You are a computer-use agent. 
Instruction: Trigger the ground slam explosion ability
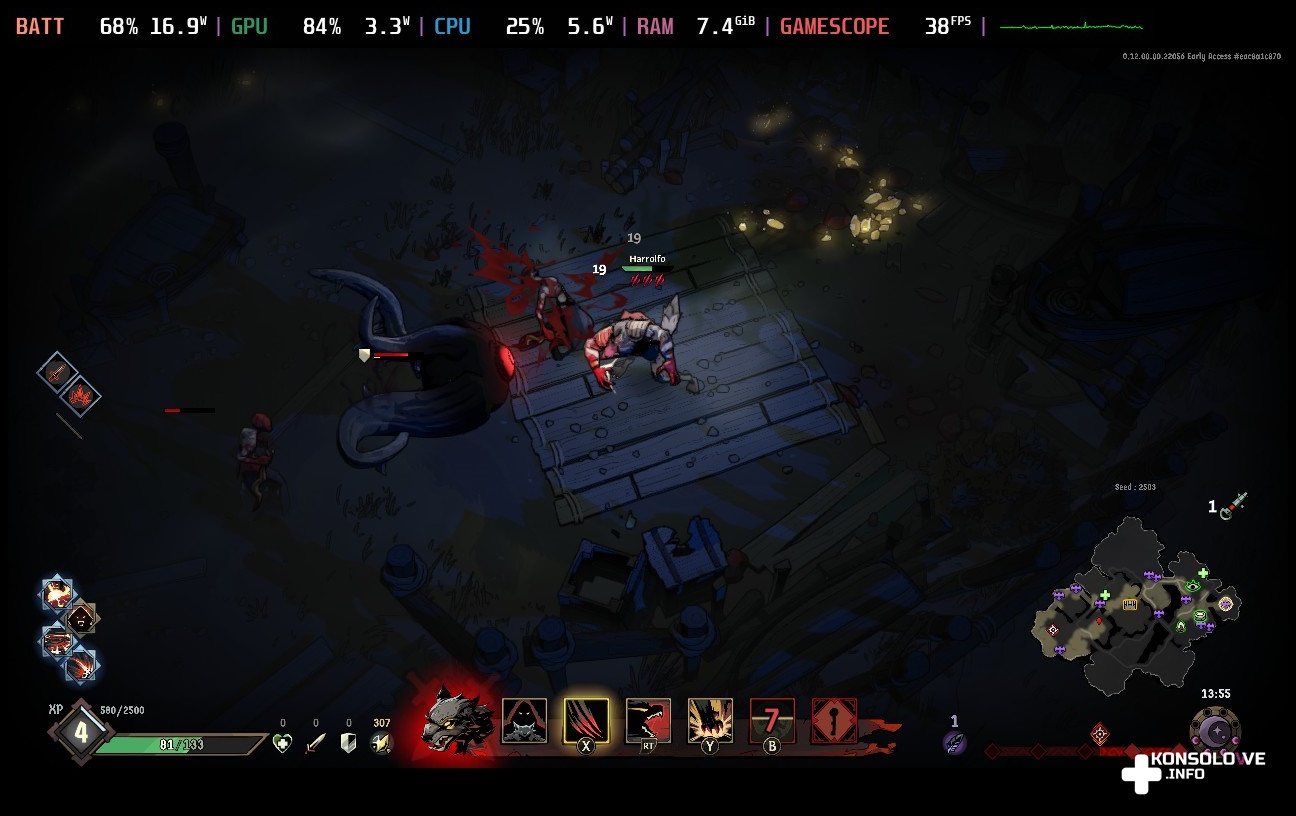tap(710, 721)
